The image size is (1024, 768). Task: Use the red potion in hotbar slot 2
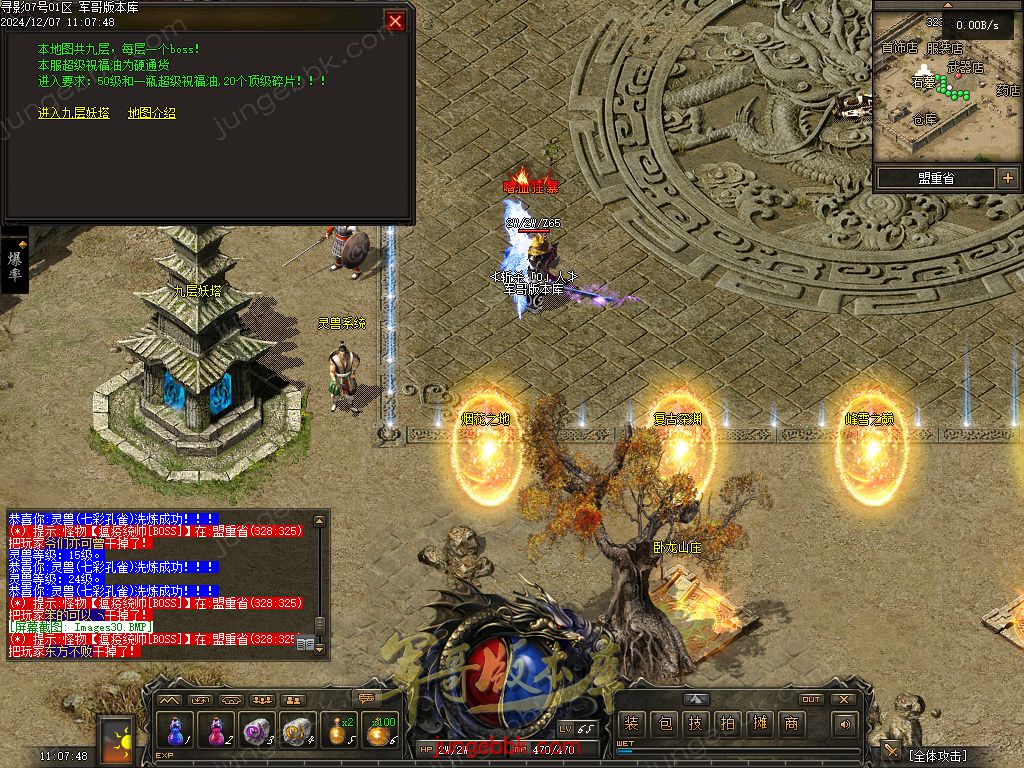217,729
